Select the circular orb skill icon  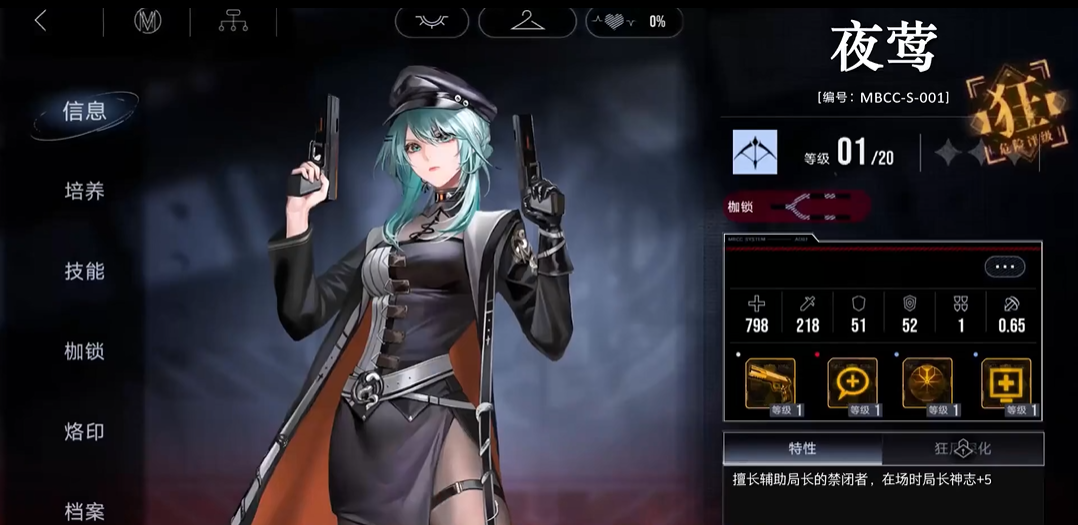click(x=927, y=385)
